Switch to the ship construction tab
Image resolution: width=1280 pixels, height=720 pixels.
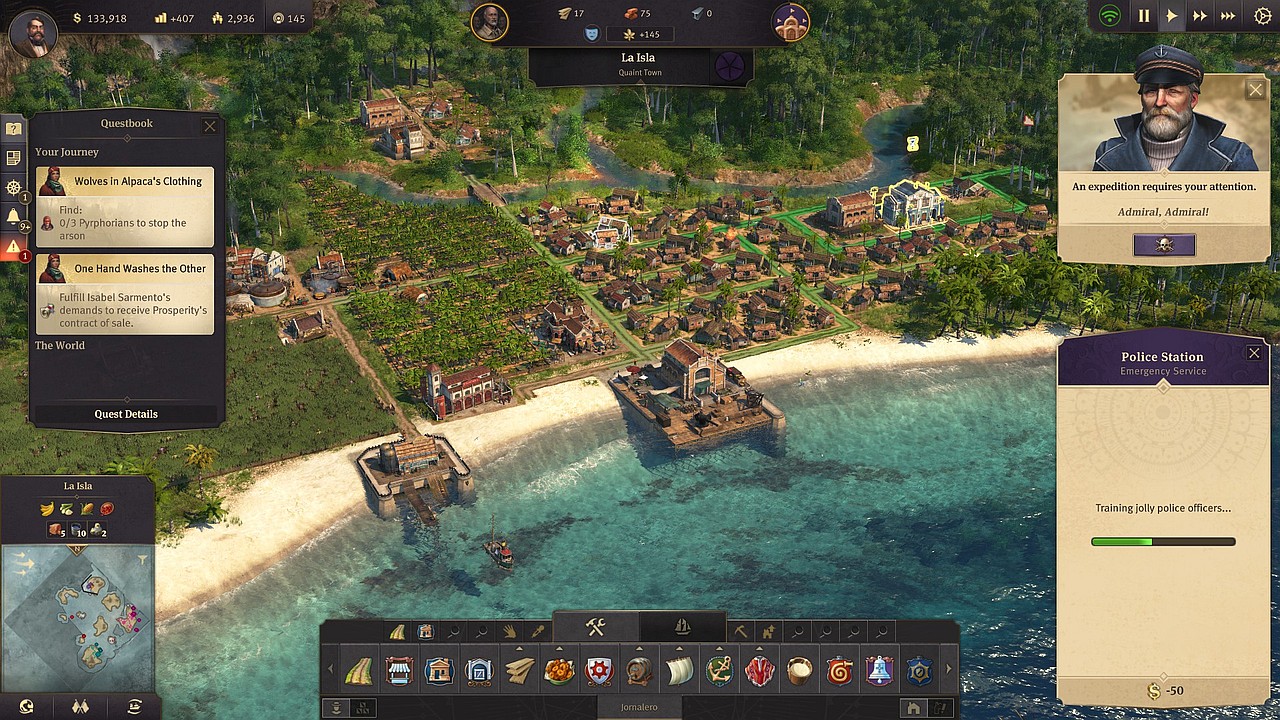click(682, 628)
